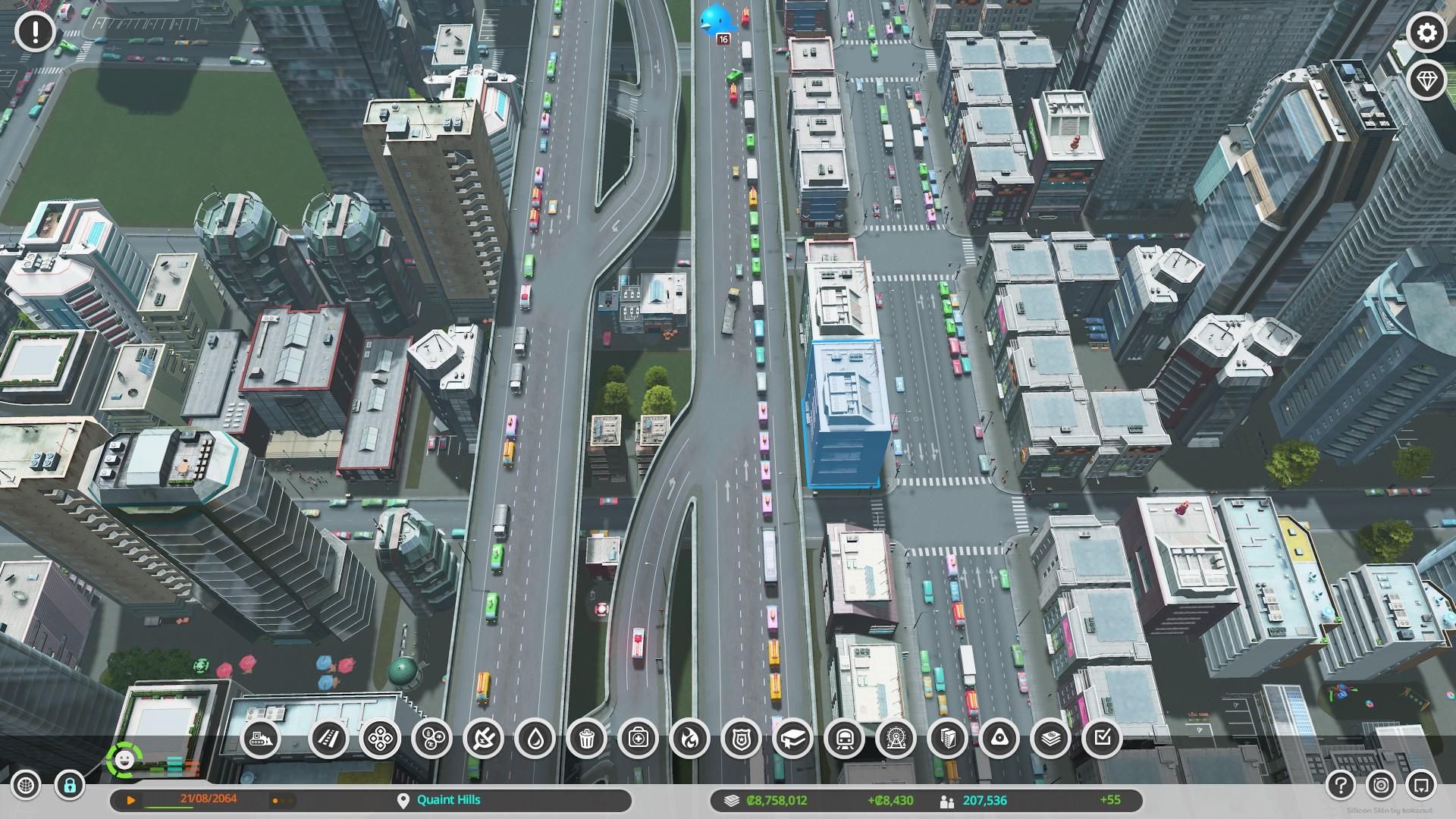Screen dimensions: 1456x819
Task: Toggle simulation playback with the play button
Action: [x=130, y=800]
